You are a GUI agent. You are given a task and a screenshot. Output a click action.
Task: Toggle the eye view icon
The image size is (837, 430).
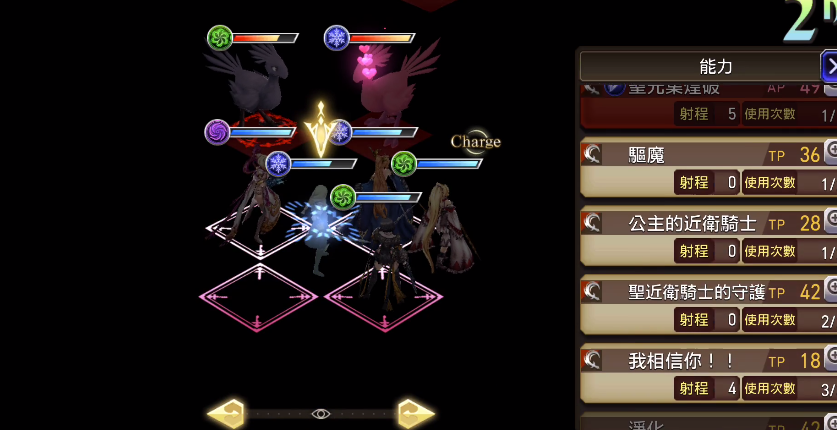[320, 413]
